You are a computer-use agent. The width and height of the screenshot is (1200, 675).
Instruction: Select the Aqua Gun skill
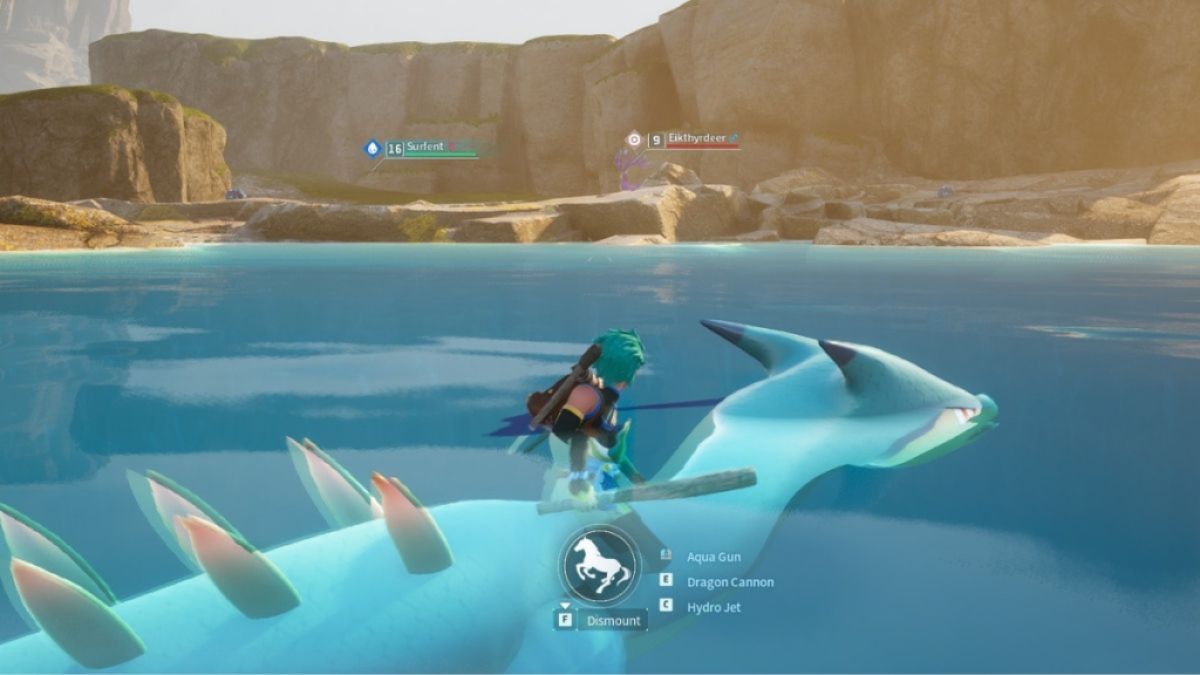[x=713, y=557]
